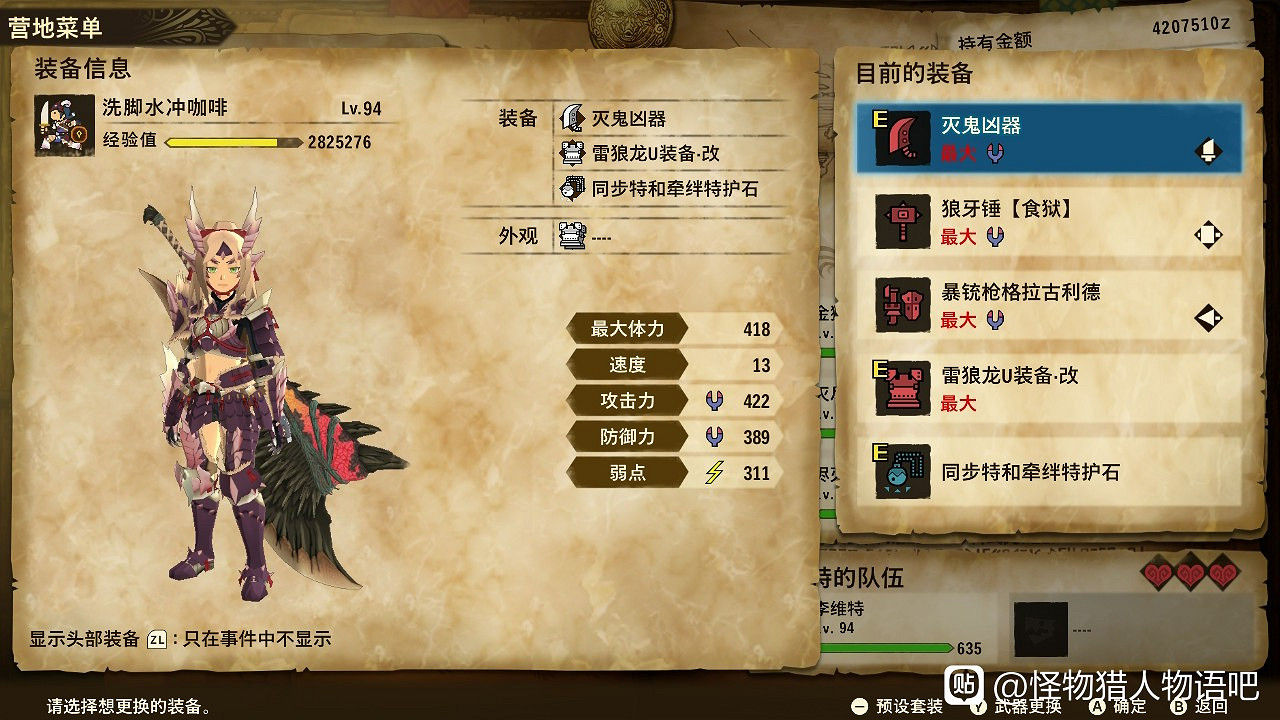The image size is (1280, 720).
Task: Click the switch arrows on 狼牙锤 entry
Action: (1207, 232)
